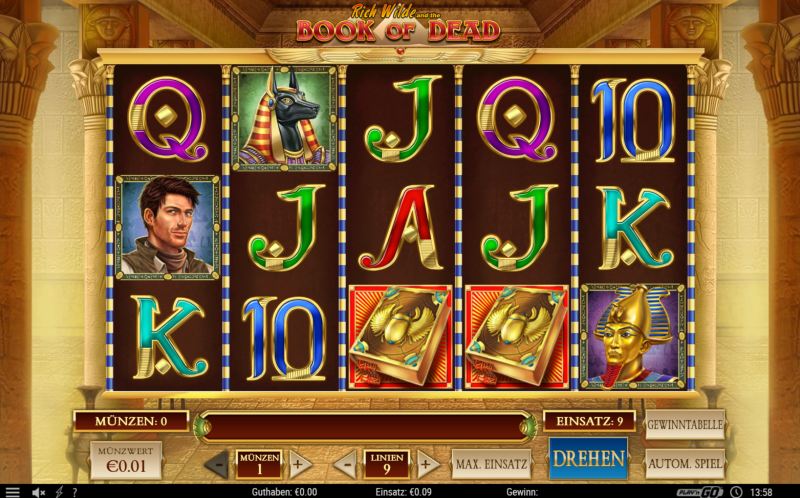Increase the Münzen coin count
Viewport: 800px width, 498px height.
(x=297, y=464)
